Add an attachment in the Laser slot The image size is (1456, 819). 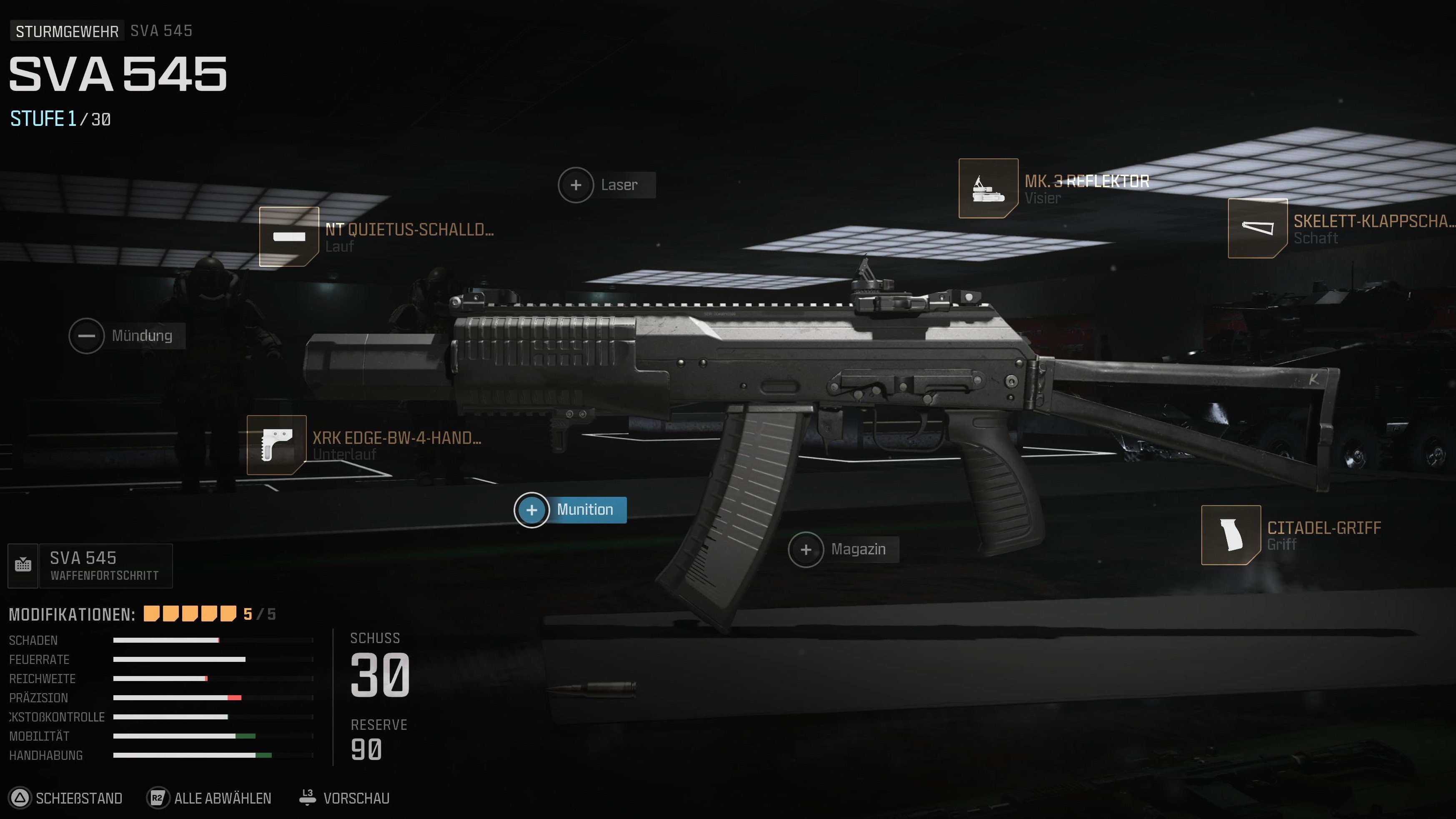pyautogui.click(x=575, y=184)
